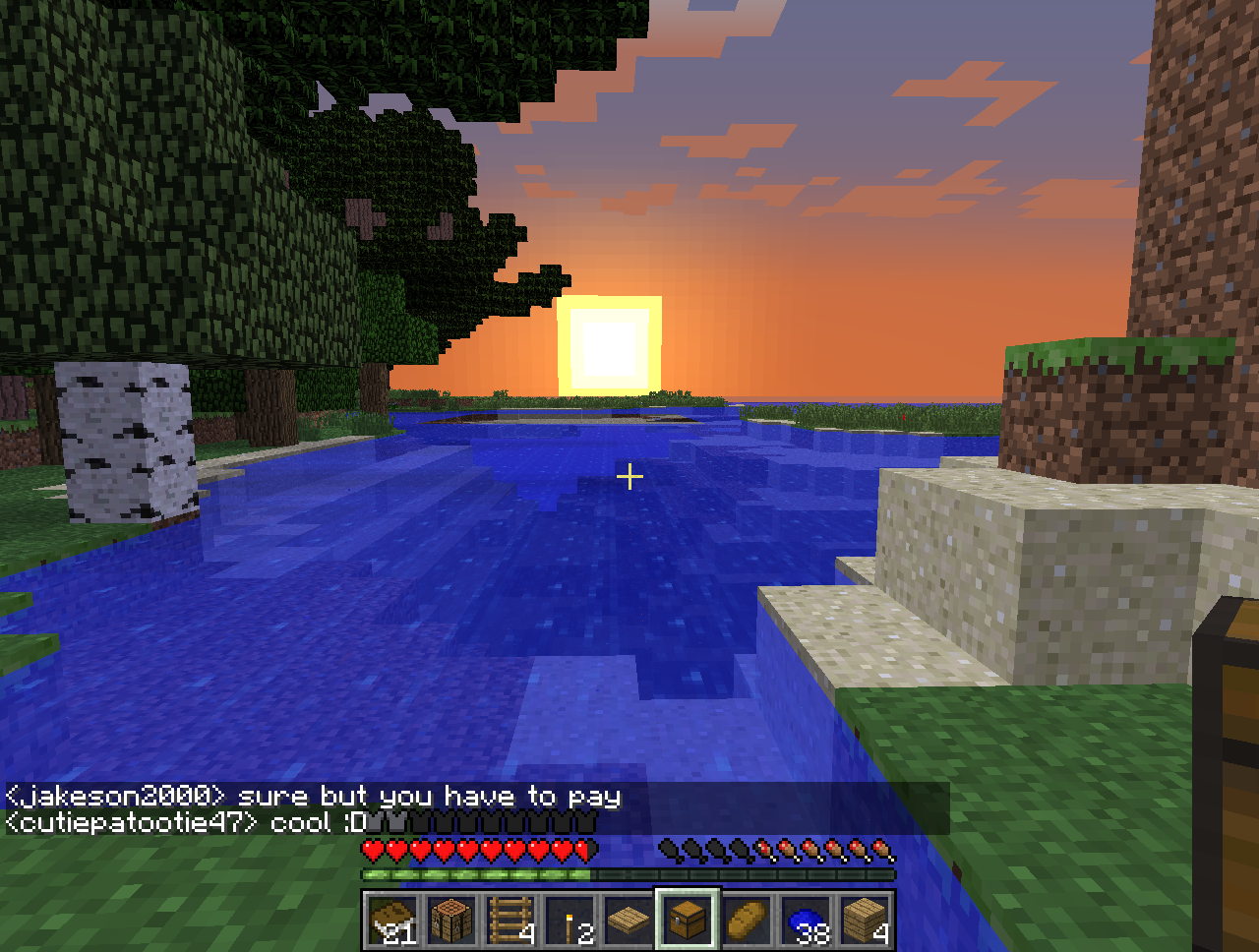Select the torch slot in the hotbar
The image size is (1259, 952).
pos(570,921)
